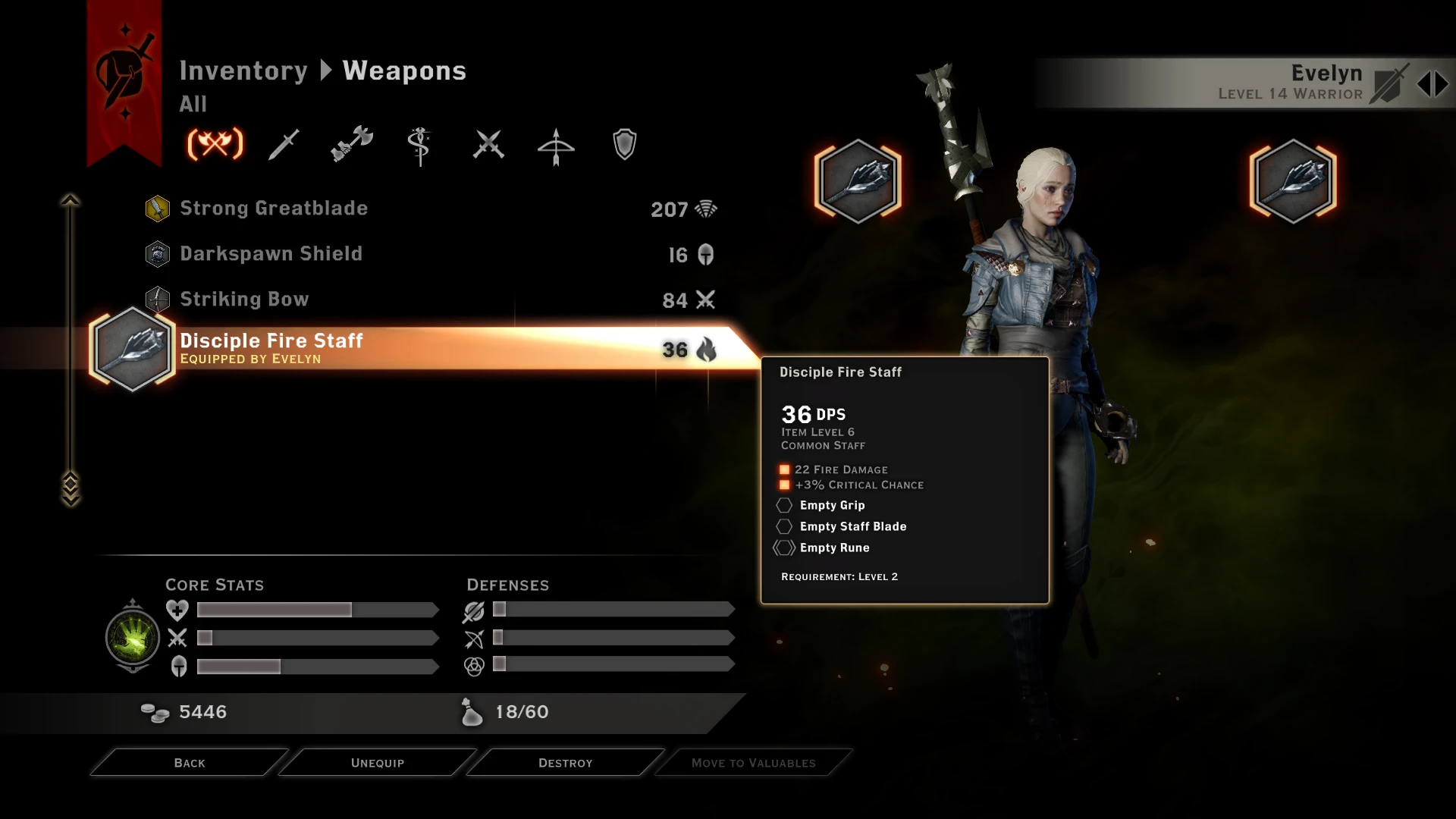Click the Weapons breadcrumb label

[403, 71]
